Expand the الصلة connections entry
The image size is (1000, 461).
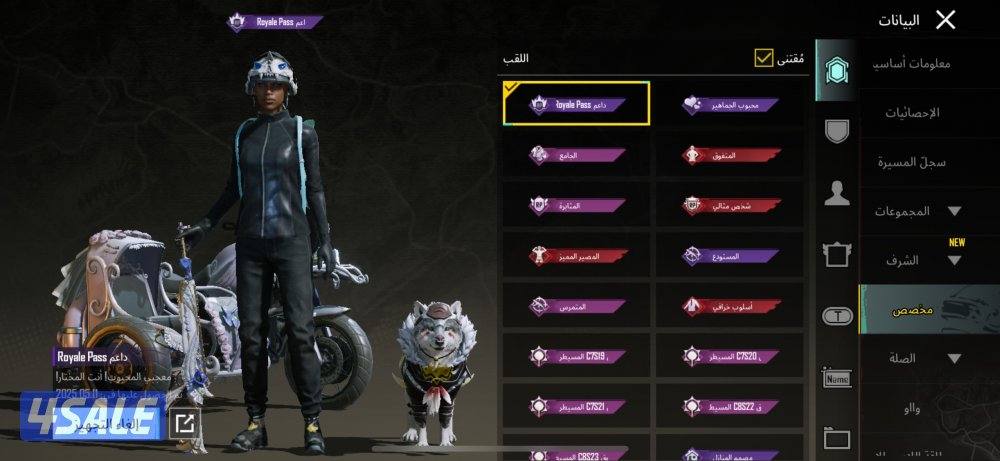(x=925, y=358)
